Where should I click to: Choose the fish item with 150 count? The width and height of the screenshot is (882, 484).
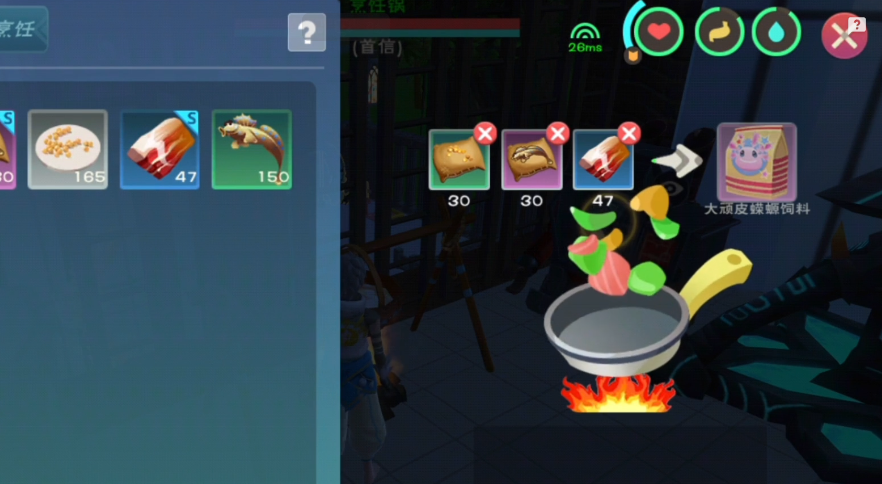click(252, 149)
